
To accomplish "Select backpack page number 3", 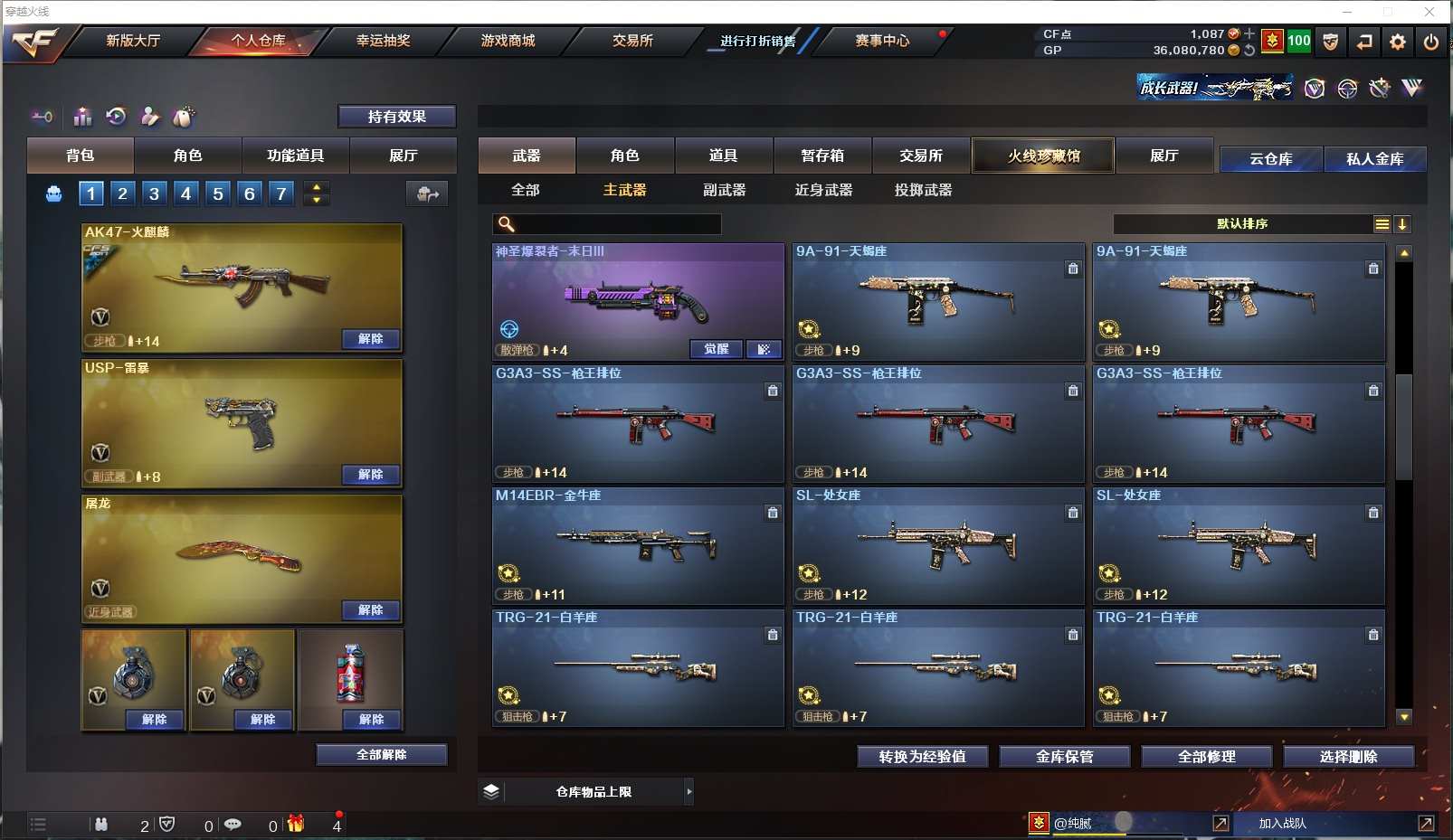I will pyautogui.click(x=154, y=193).
